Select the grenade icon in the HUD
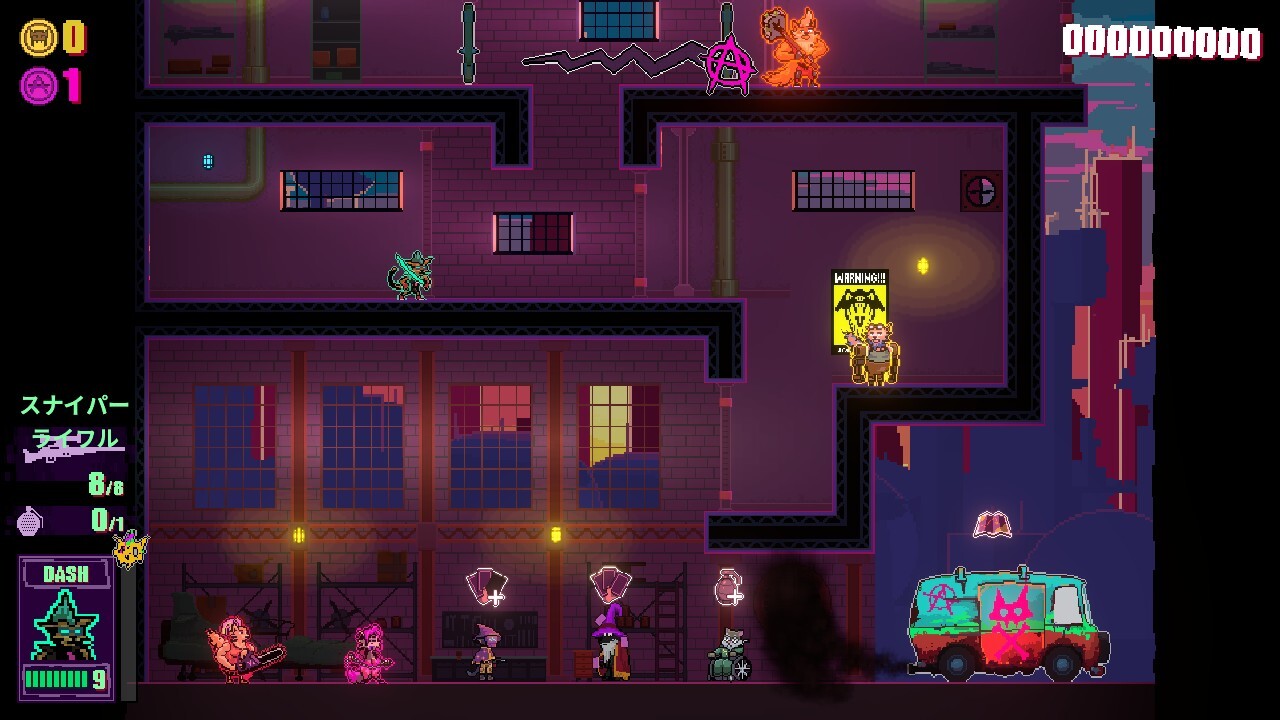The image size is (1280, 720). tap(32, 521)
